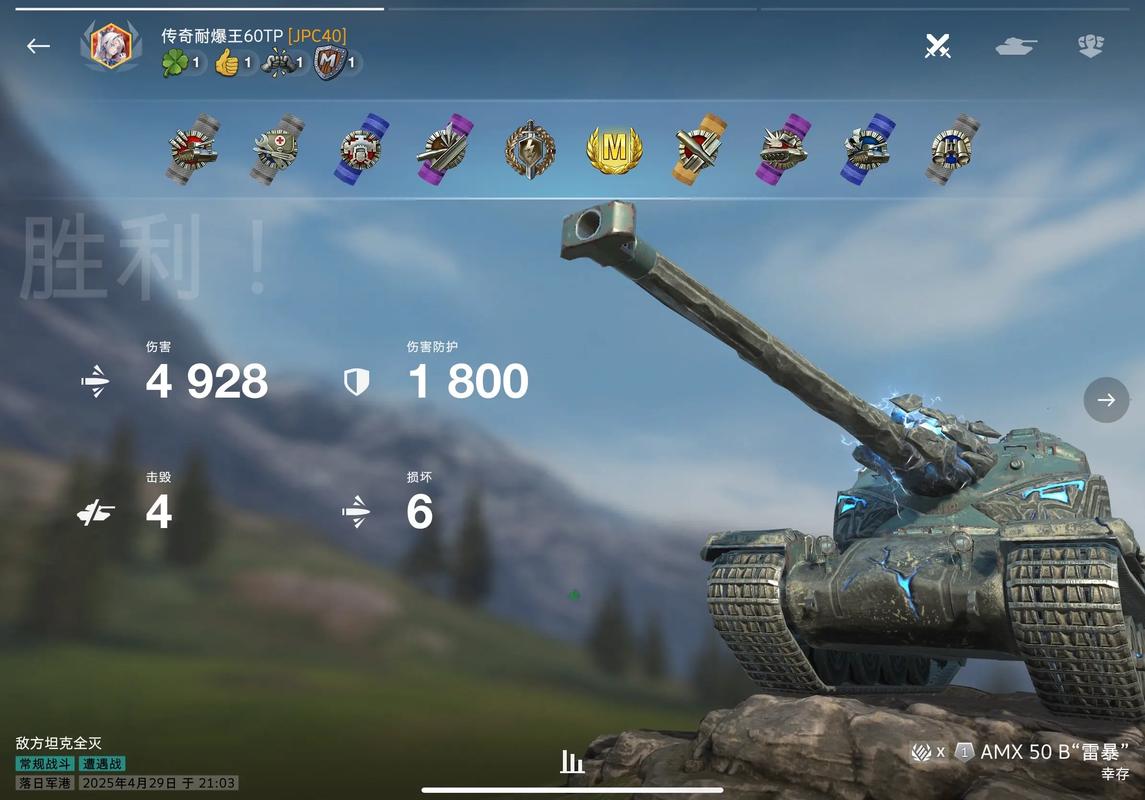Open the player's avatar profile

(110, 45)
